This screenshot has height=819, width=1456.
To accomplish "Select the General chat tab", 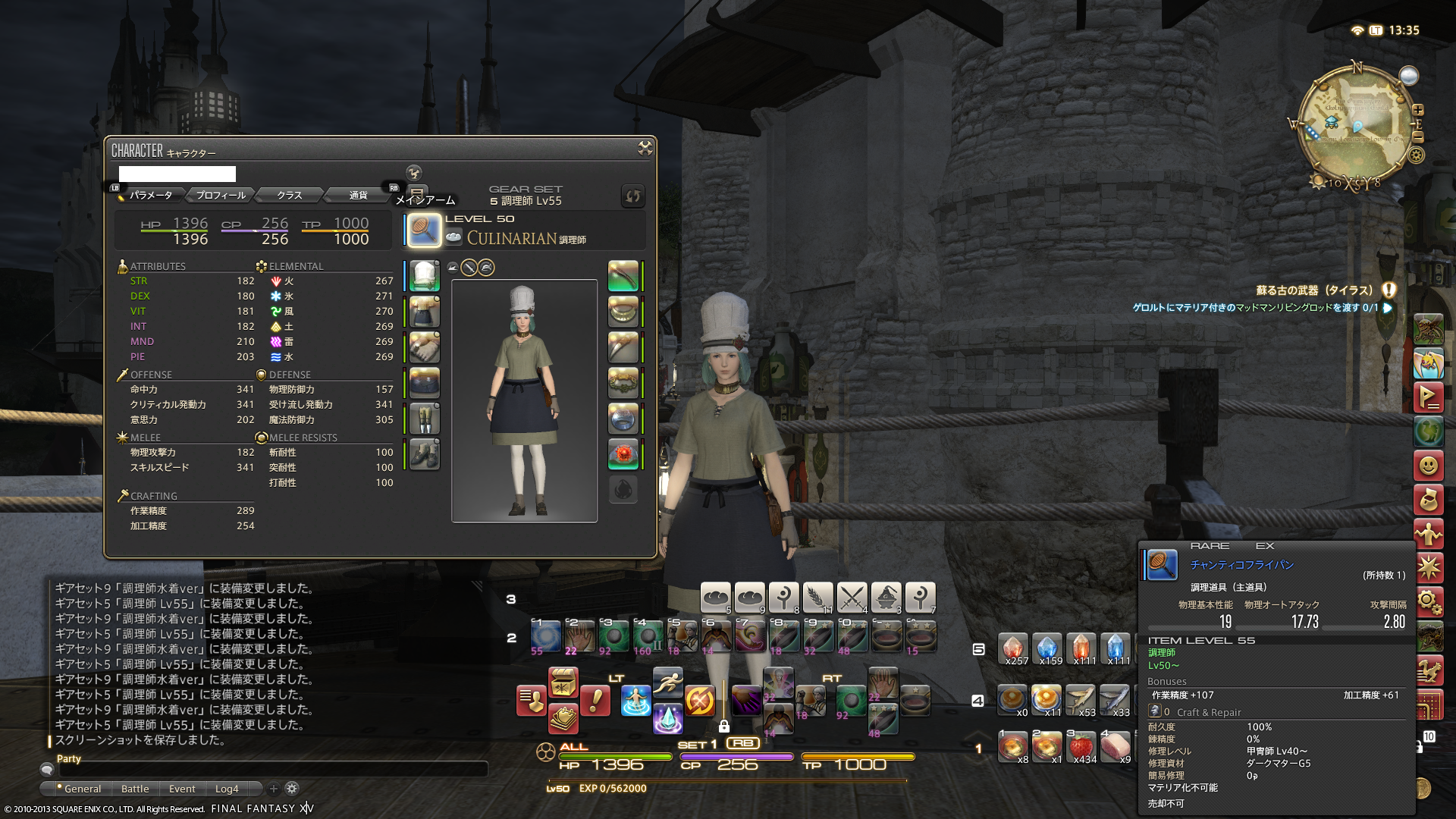I will (x=82, y=789).
